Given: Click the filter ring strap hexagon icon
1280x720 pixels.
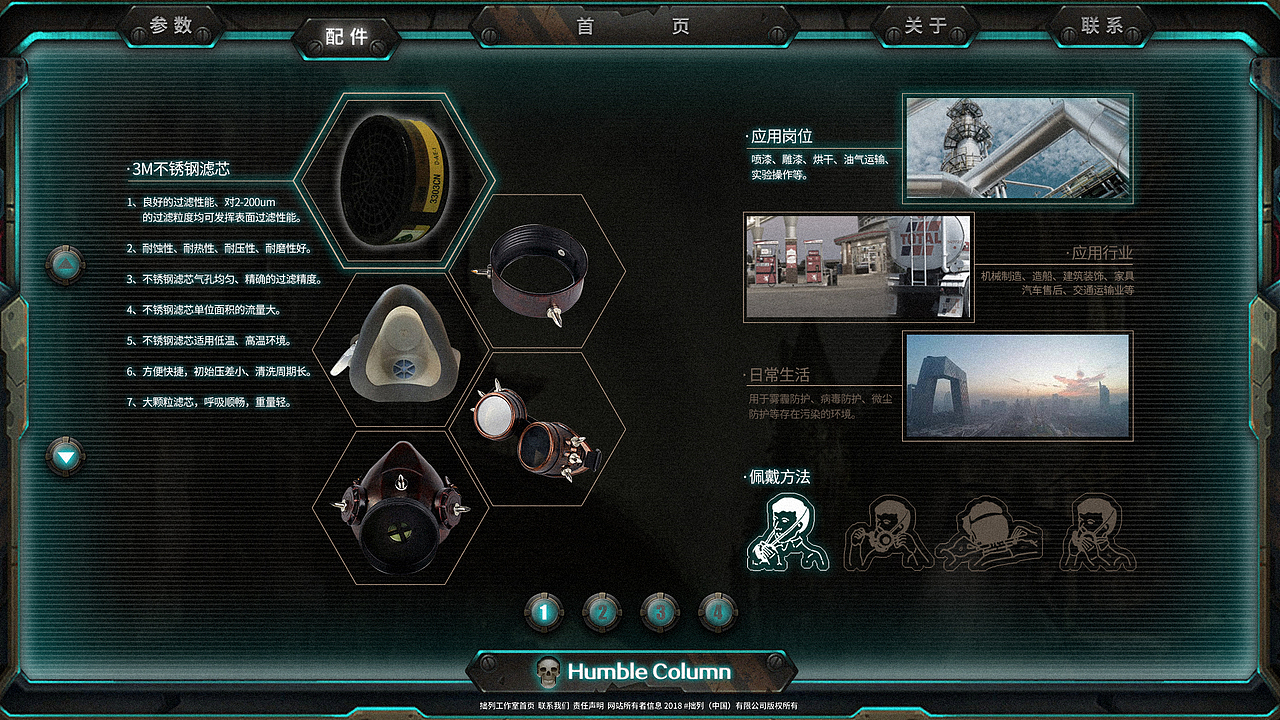Looking at the screenshot, I should tap(540, 270).
